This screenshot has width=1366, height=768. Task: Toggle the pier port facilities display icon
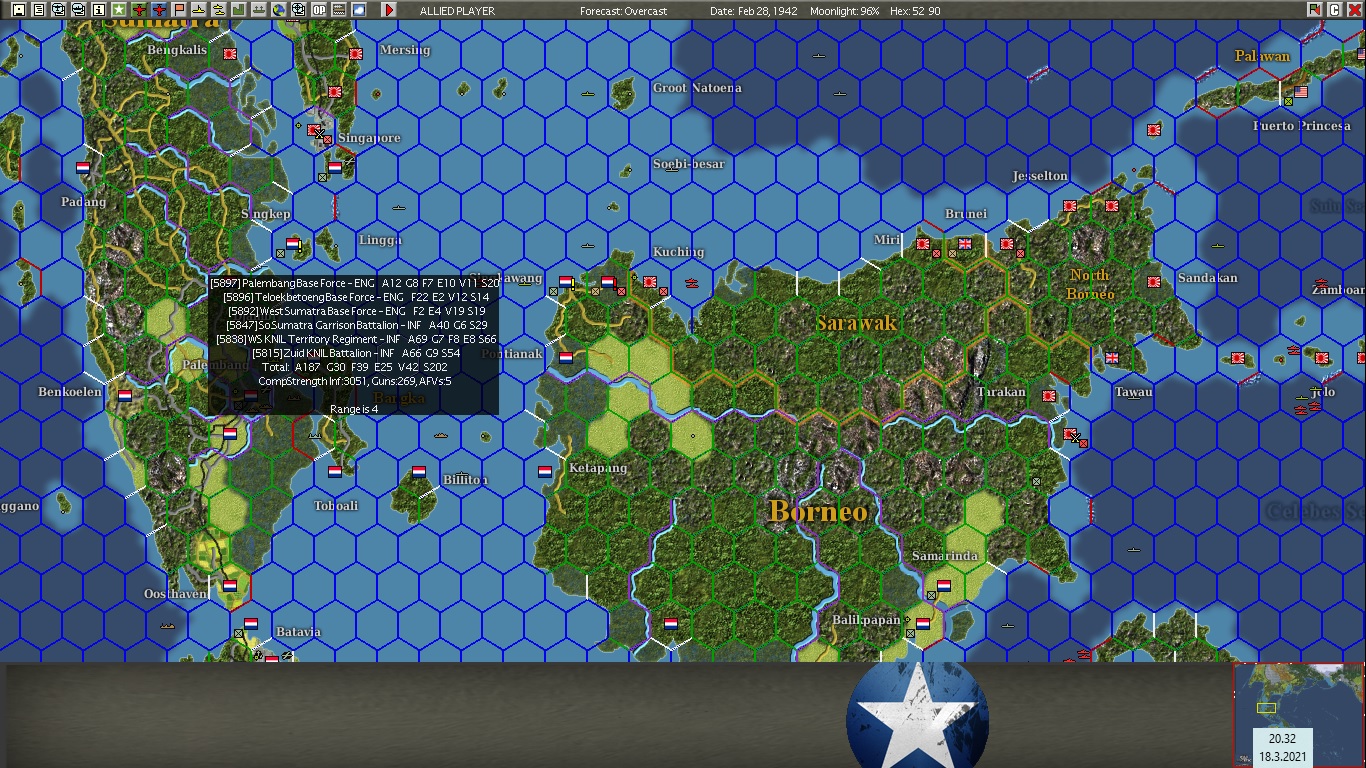point(258,9)
